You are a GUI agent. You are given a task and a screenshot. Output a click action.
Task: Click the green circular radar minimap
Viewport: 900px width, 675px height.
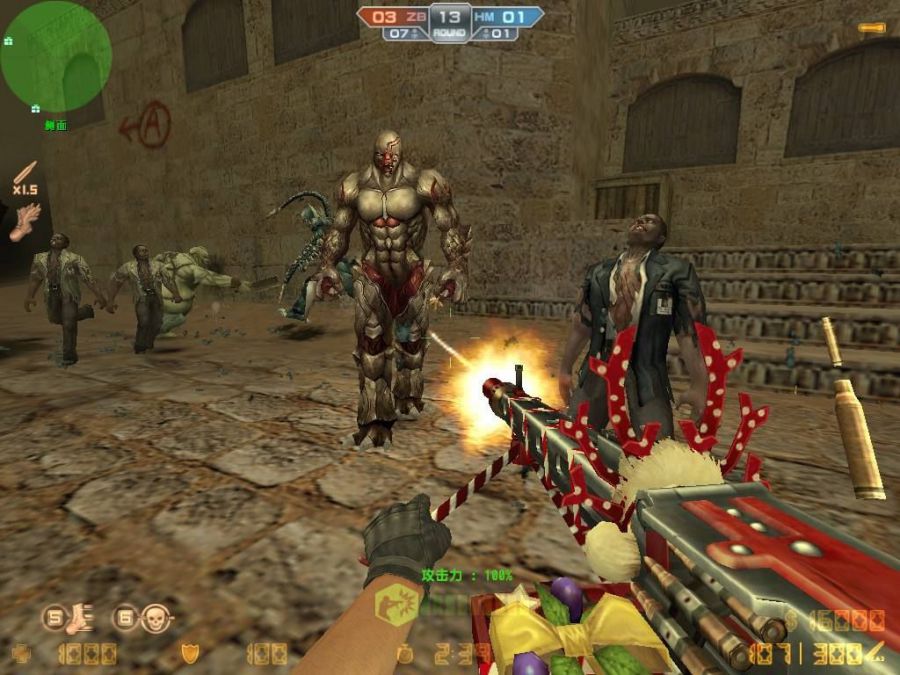pyautogui.click(x=55, y=56)
